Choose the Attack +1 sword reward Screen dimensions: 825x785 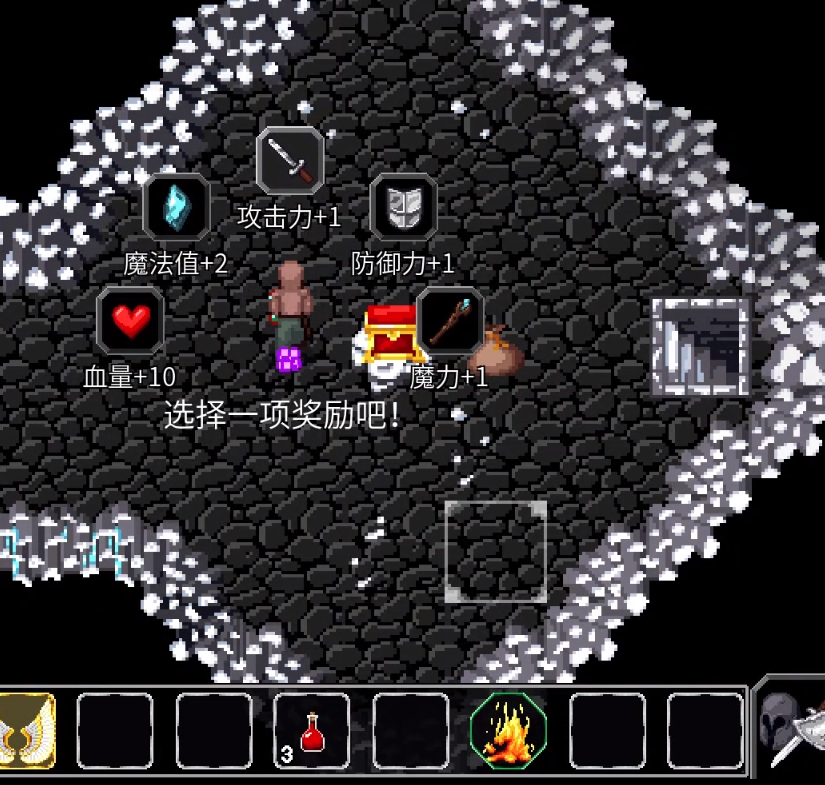[x=290, y=161]
